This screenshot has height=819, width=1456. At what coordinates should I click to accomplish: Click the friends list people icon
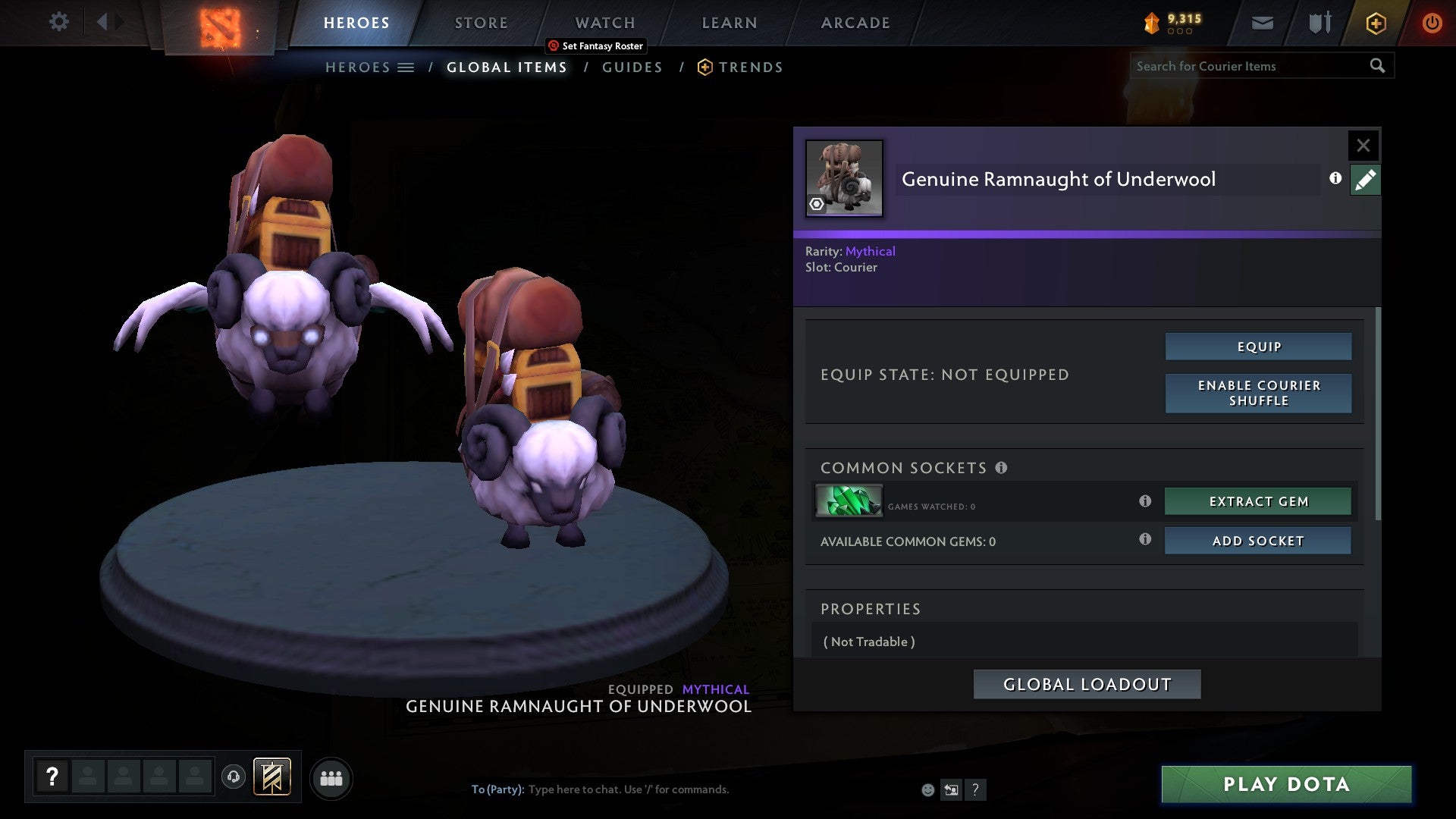coord(331,778)
